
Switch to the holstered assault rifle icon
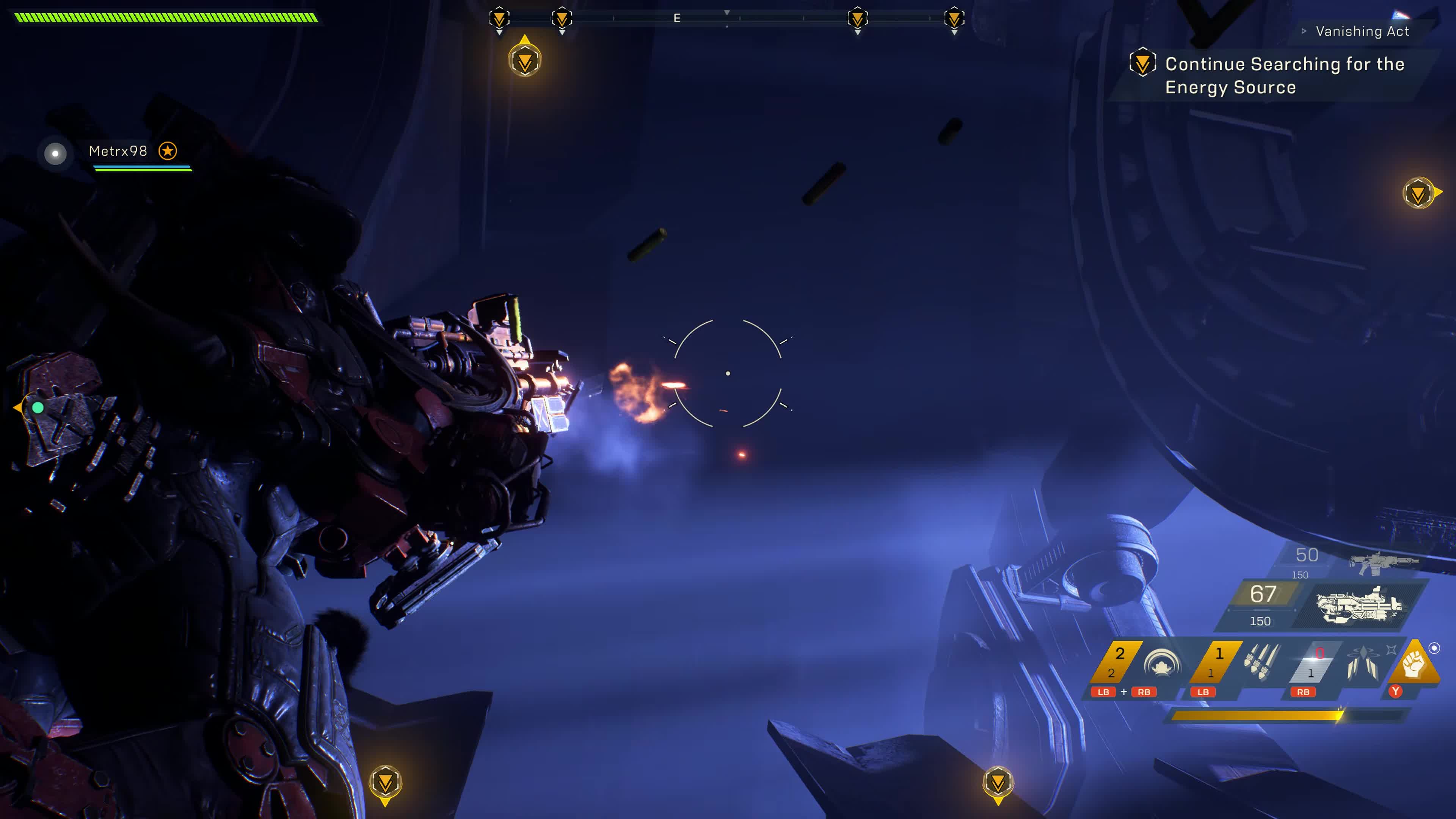[1382, 562]
